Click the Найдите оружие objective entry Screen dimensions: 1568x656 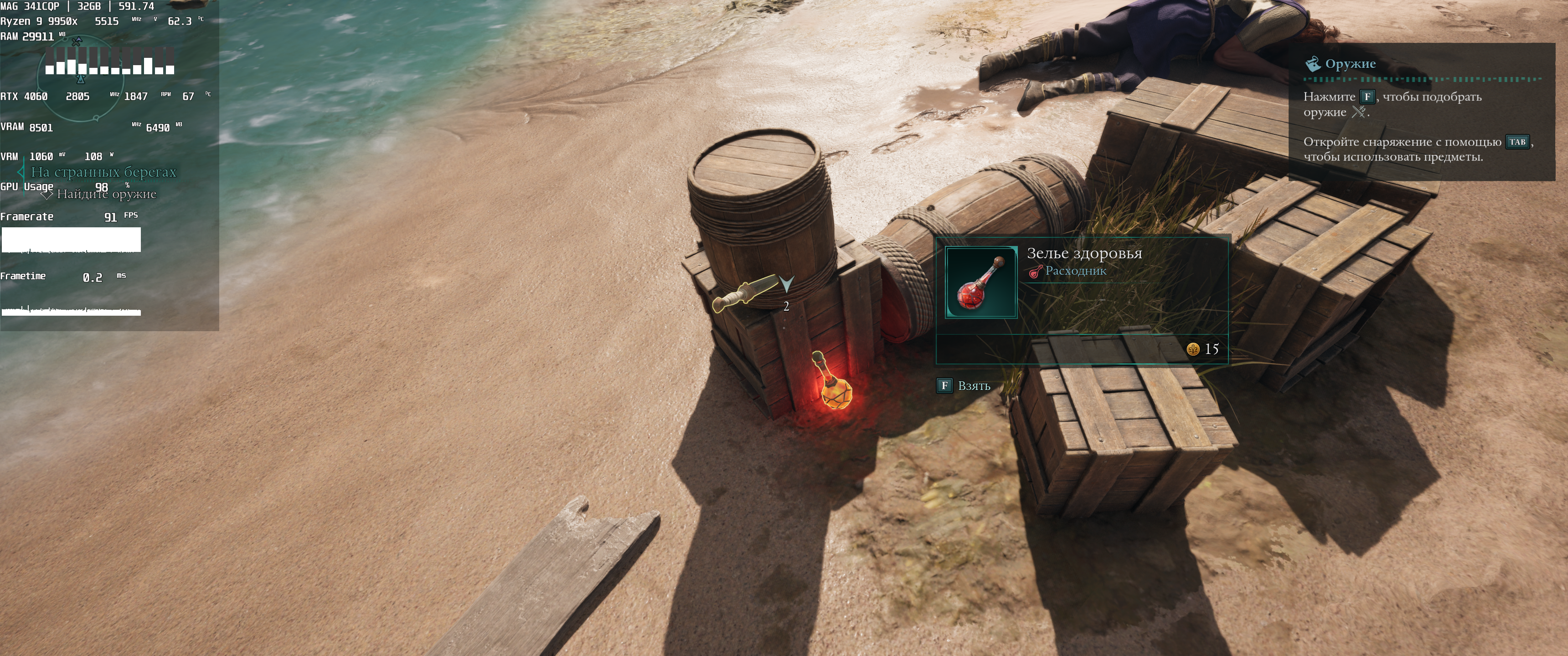point(106,194)
